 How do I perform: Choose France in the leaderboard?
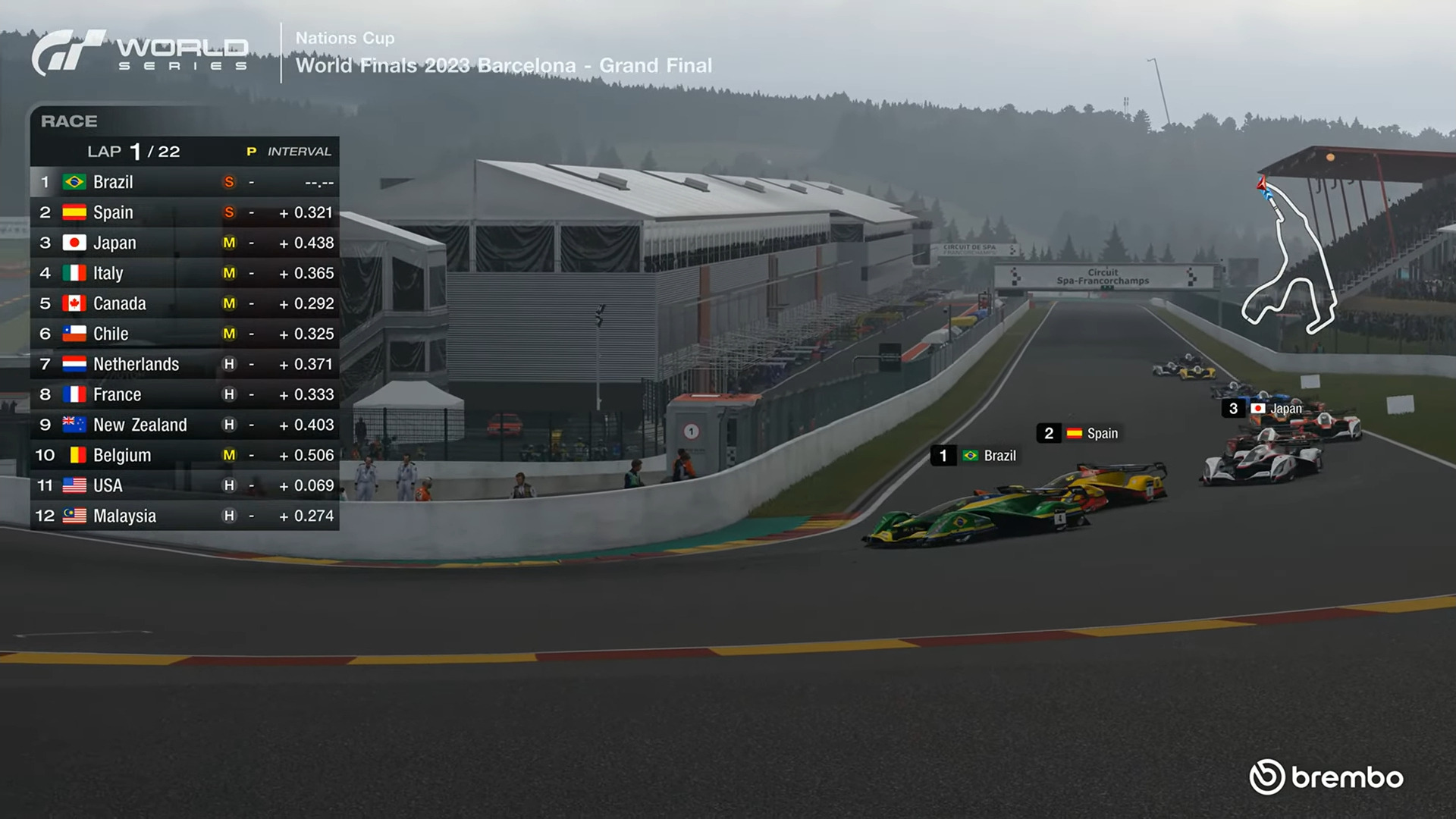[184, 394]
